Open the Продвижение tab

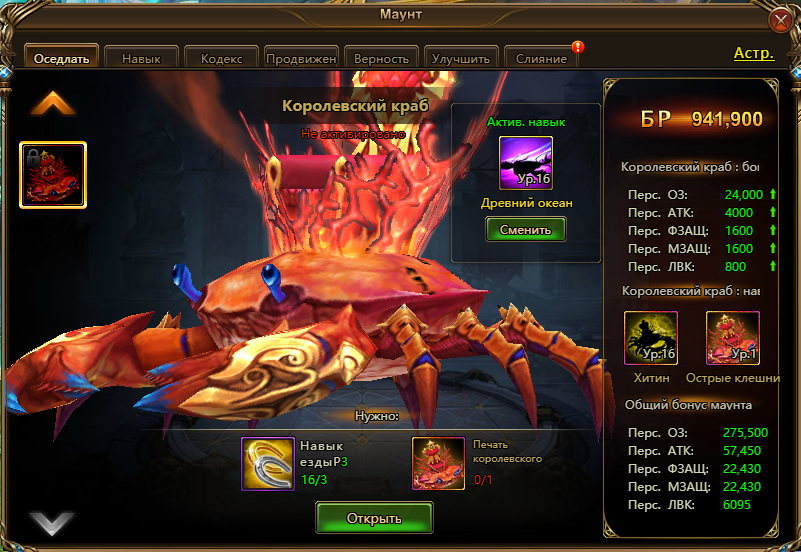(x=301, y=58)
